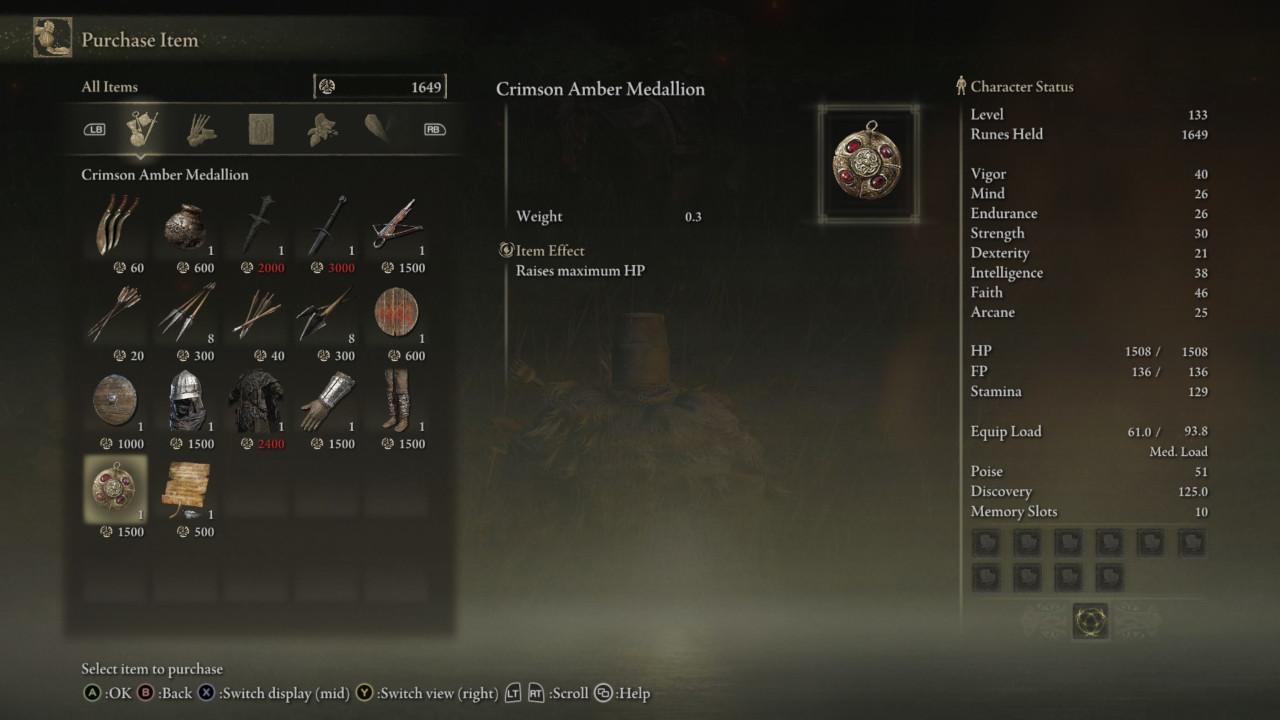Switch to the gauntlets category tab

(202, 129)
